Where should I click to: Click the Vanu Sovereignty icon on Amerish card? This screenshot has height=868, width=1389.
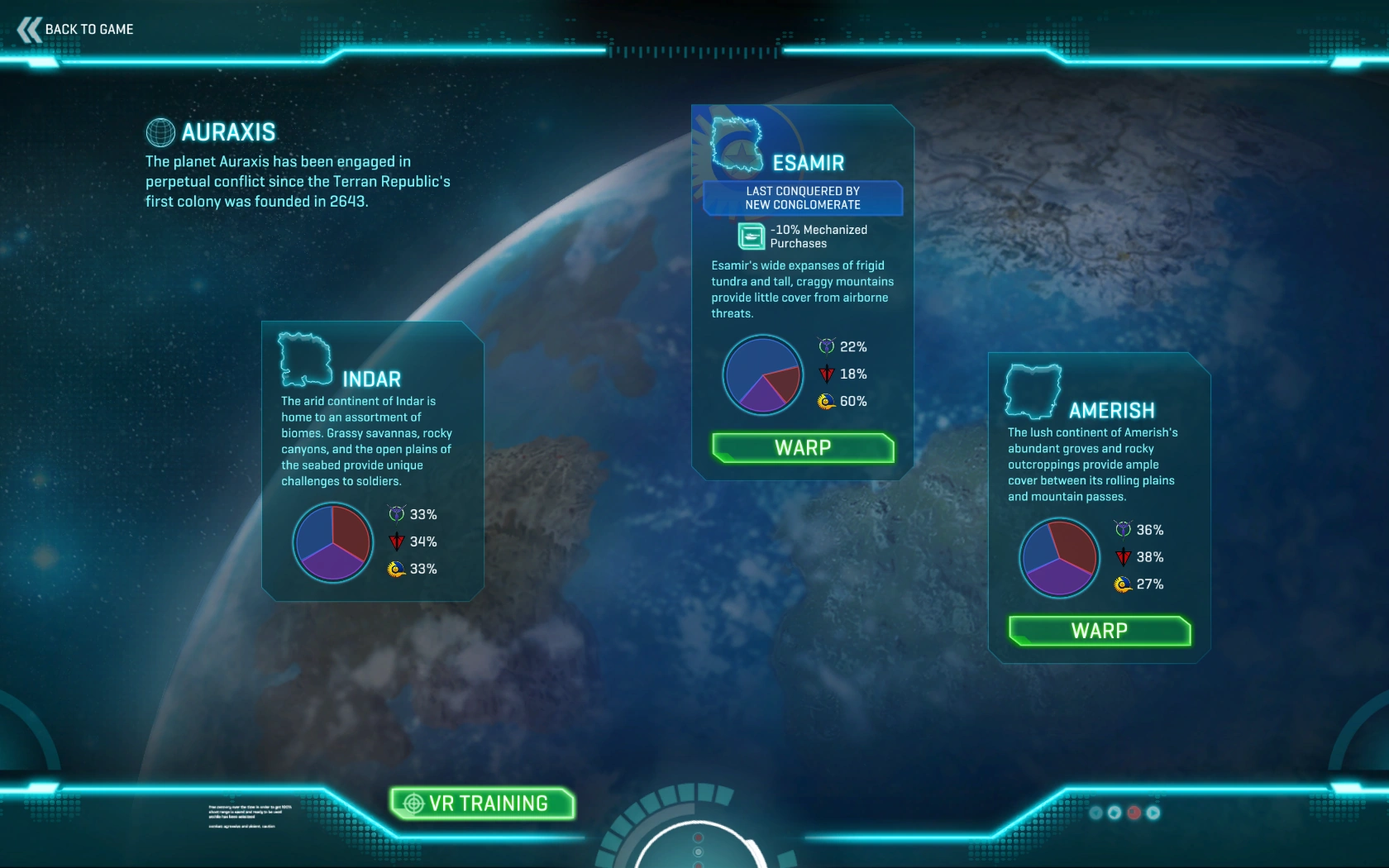tap(1124, 530)
